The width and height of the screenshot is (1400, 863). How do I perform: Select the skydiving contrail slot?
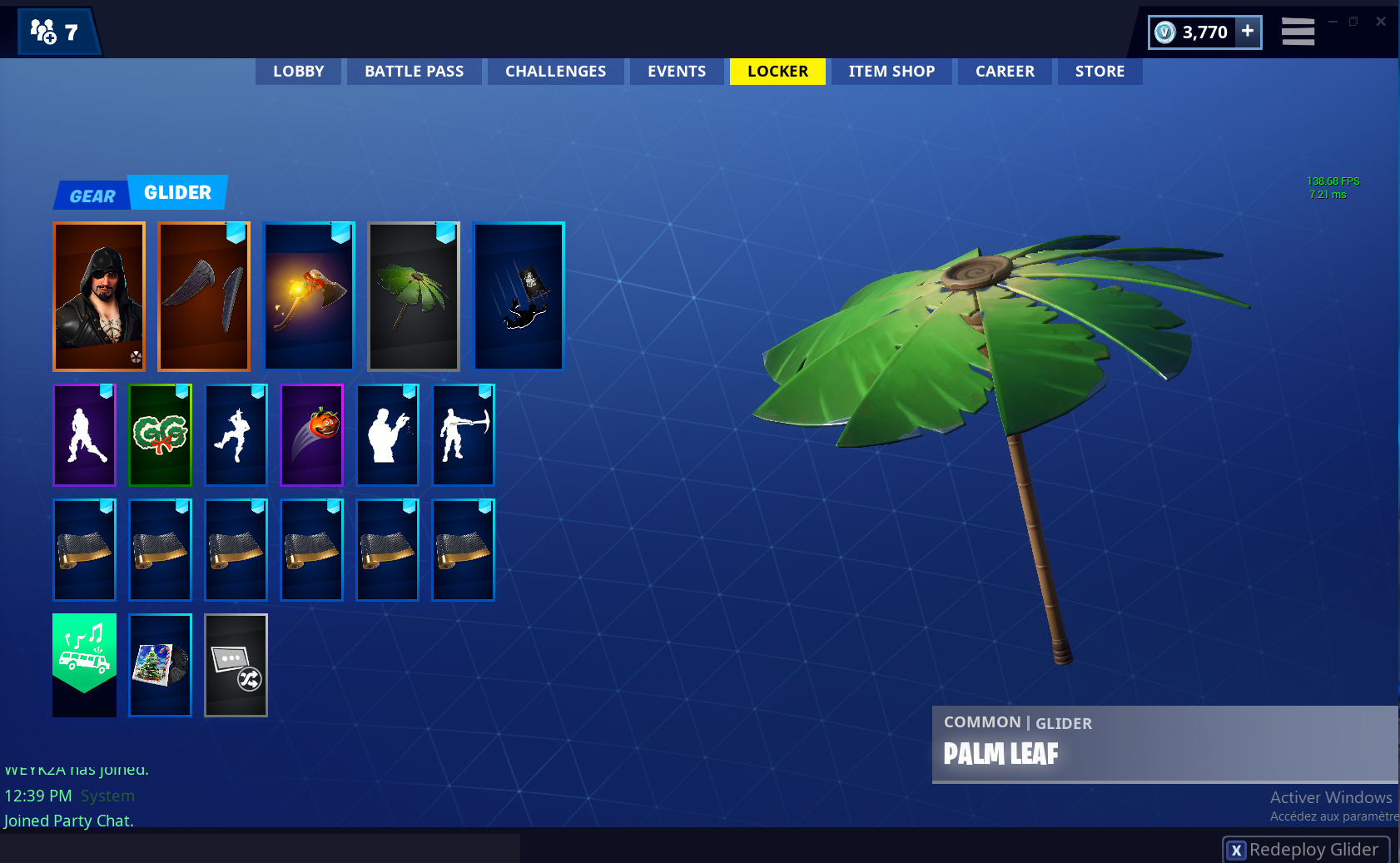519,296
